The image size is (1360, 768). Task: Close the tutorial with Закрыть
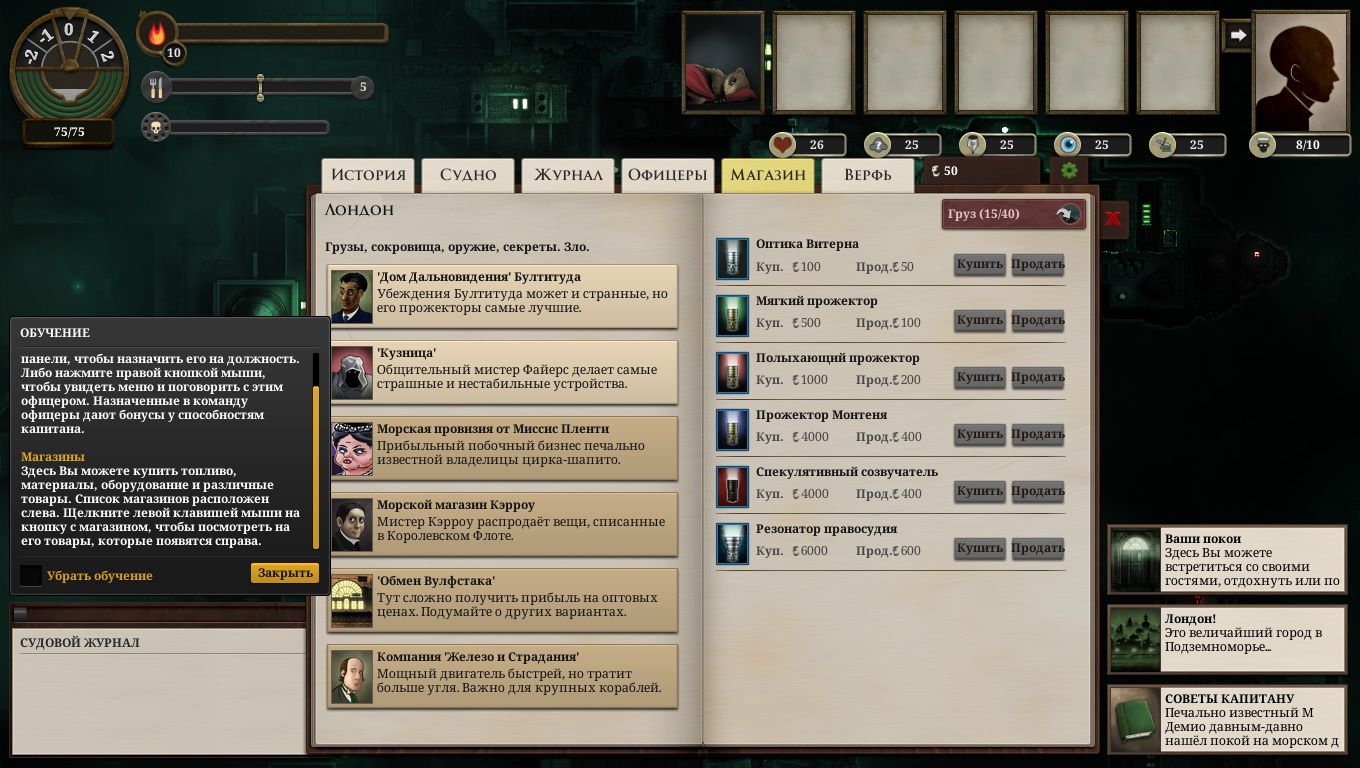pos(285,573)
